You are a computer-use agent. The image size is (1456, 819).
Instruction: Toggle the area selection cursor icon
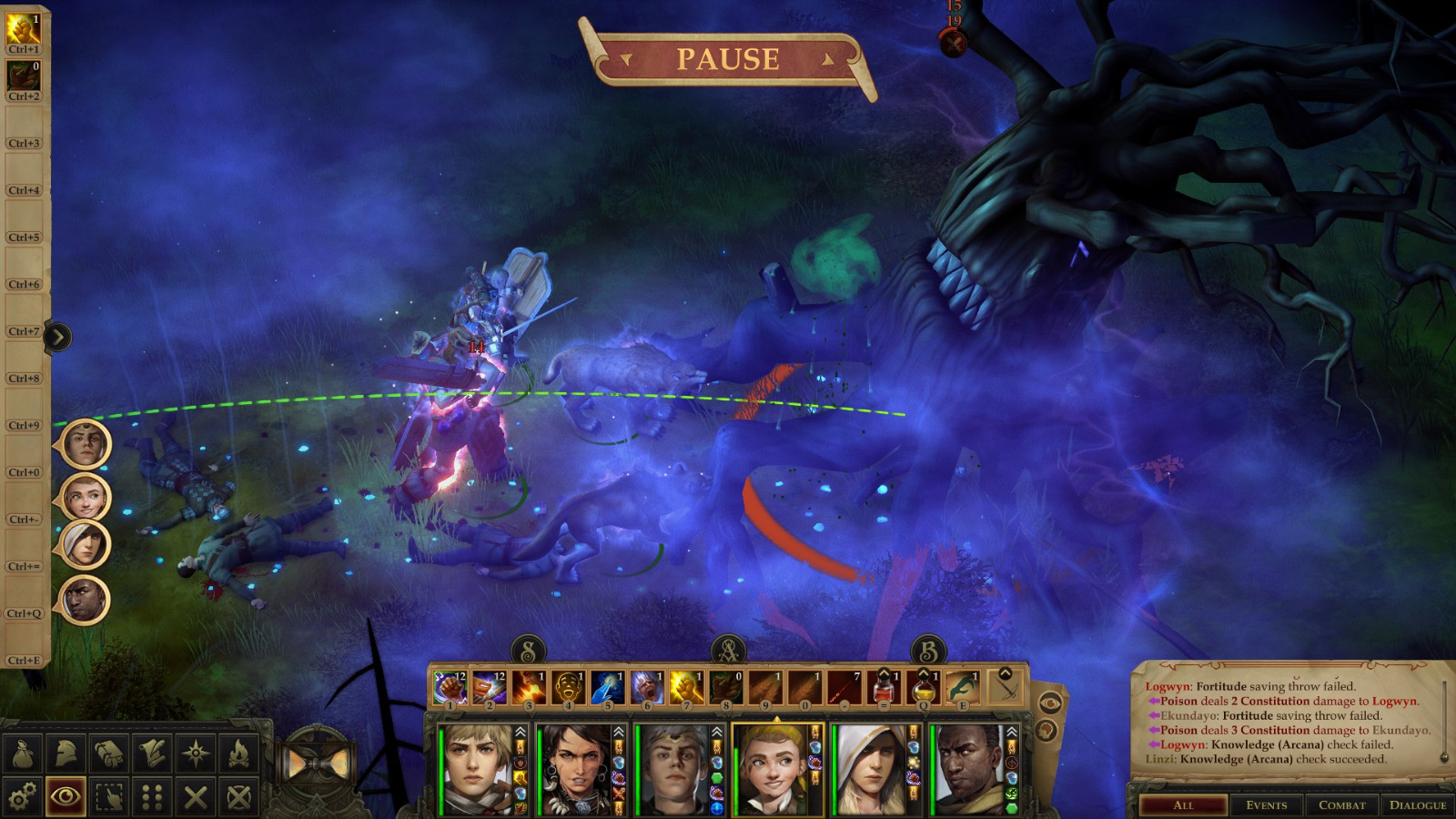(108, 795)
